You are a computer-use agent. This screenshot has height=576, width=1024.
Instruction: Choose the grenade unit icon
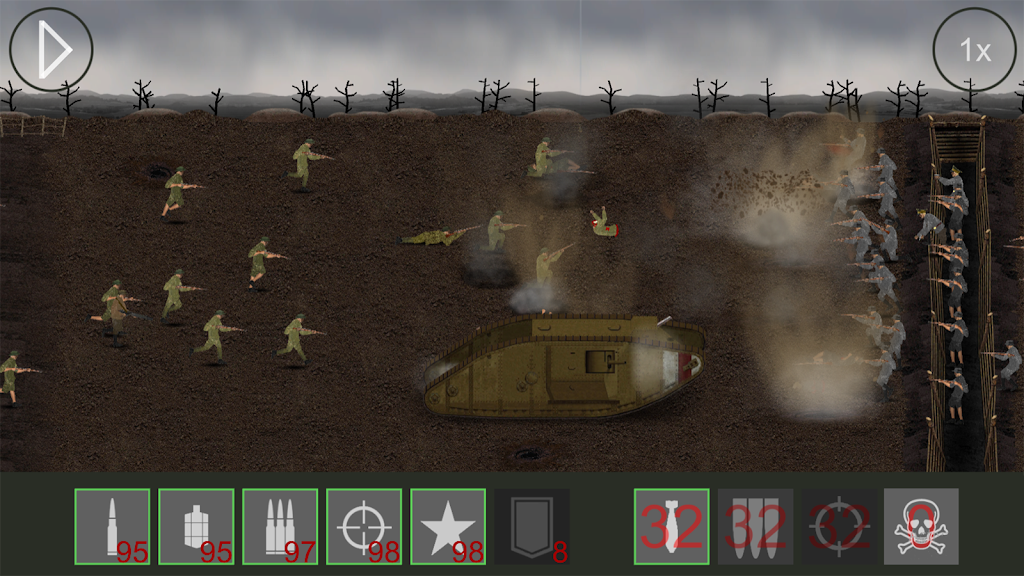coord(196,526)
